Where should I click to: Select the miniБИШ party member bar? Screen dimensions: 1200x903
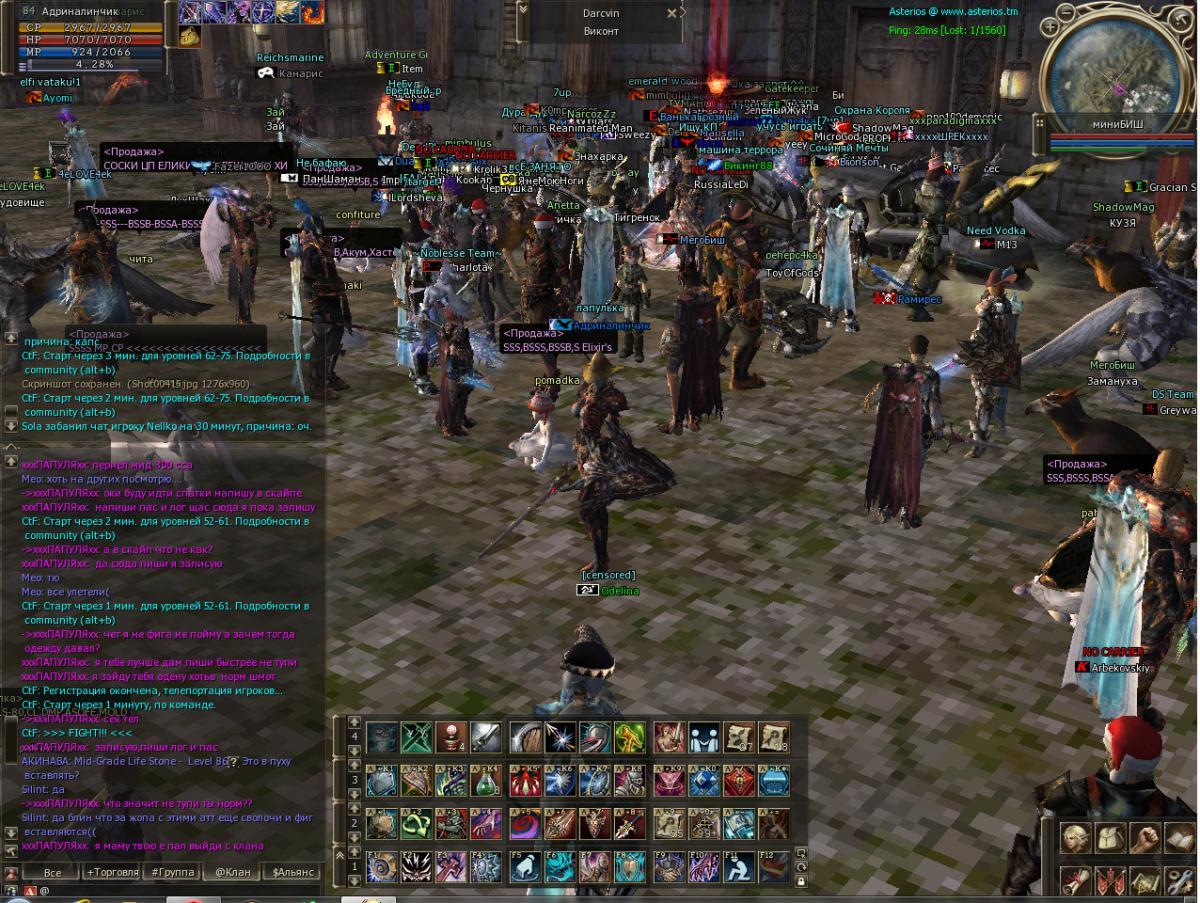pos(1117,124)
